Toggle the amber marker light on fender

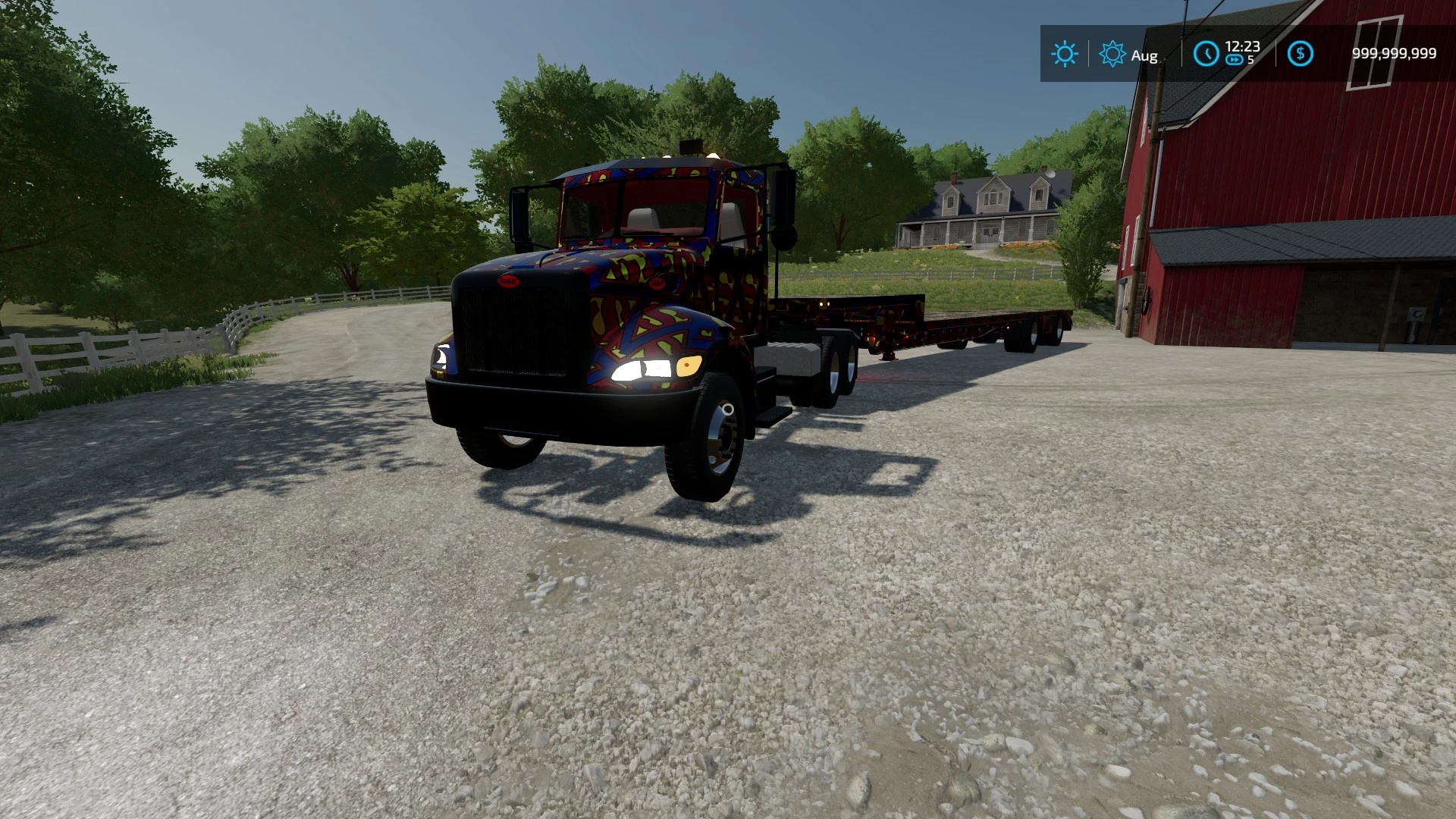[686, 364]
